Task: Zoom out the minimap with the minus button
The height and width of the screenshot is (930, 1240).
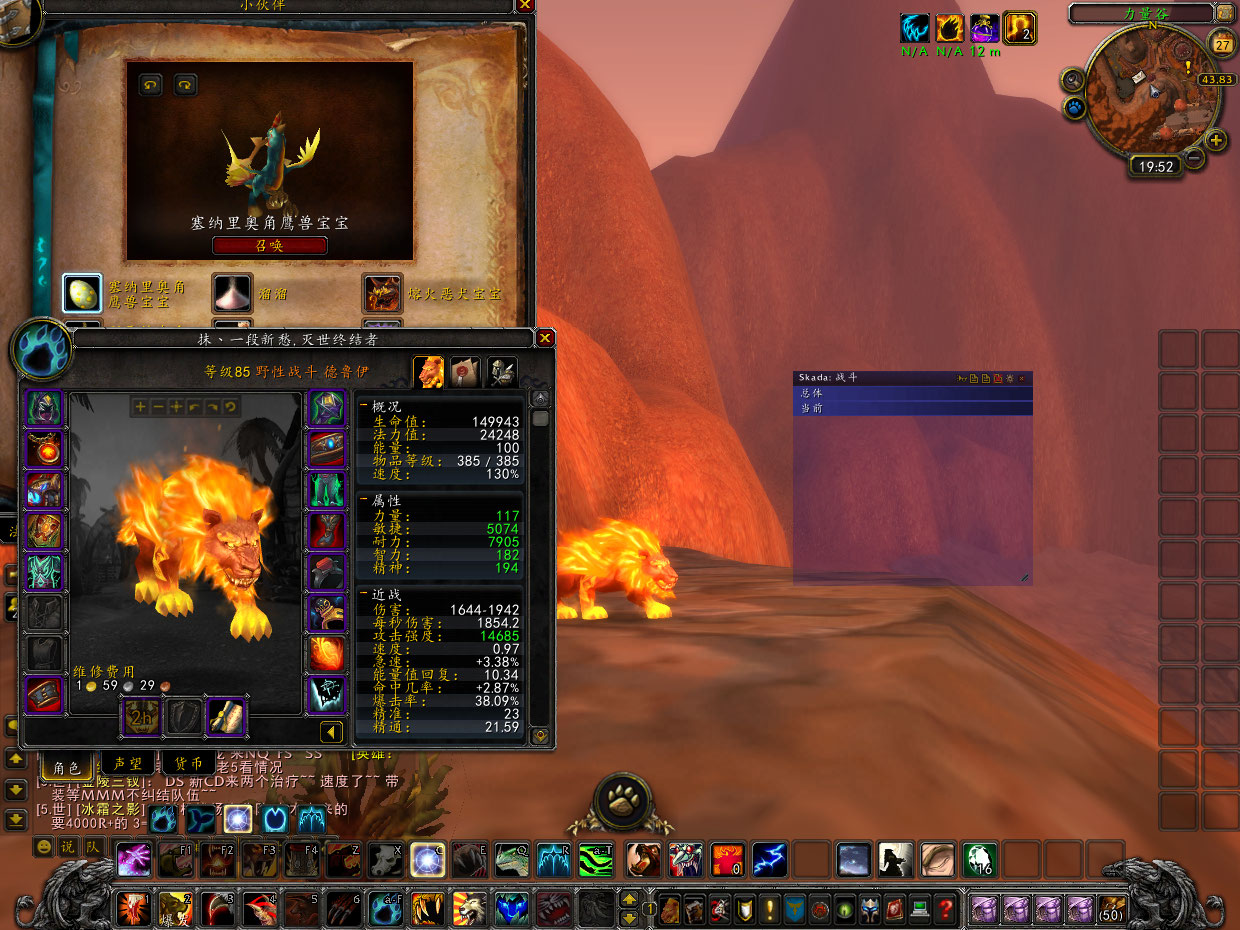Action: pos(1194,158)
